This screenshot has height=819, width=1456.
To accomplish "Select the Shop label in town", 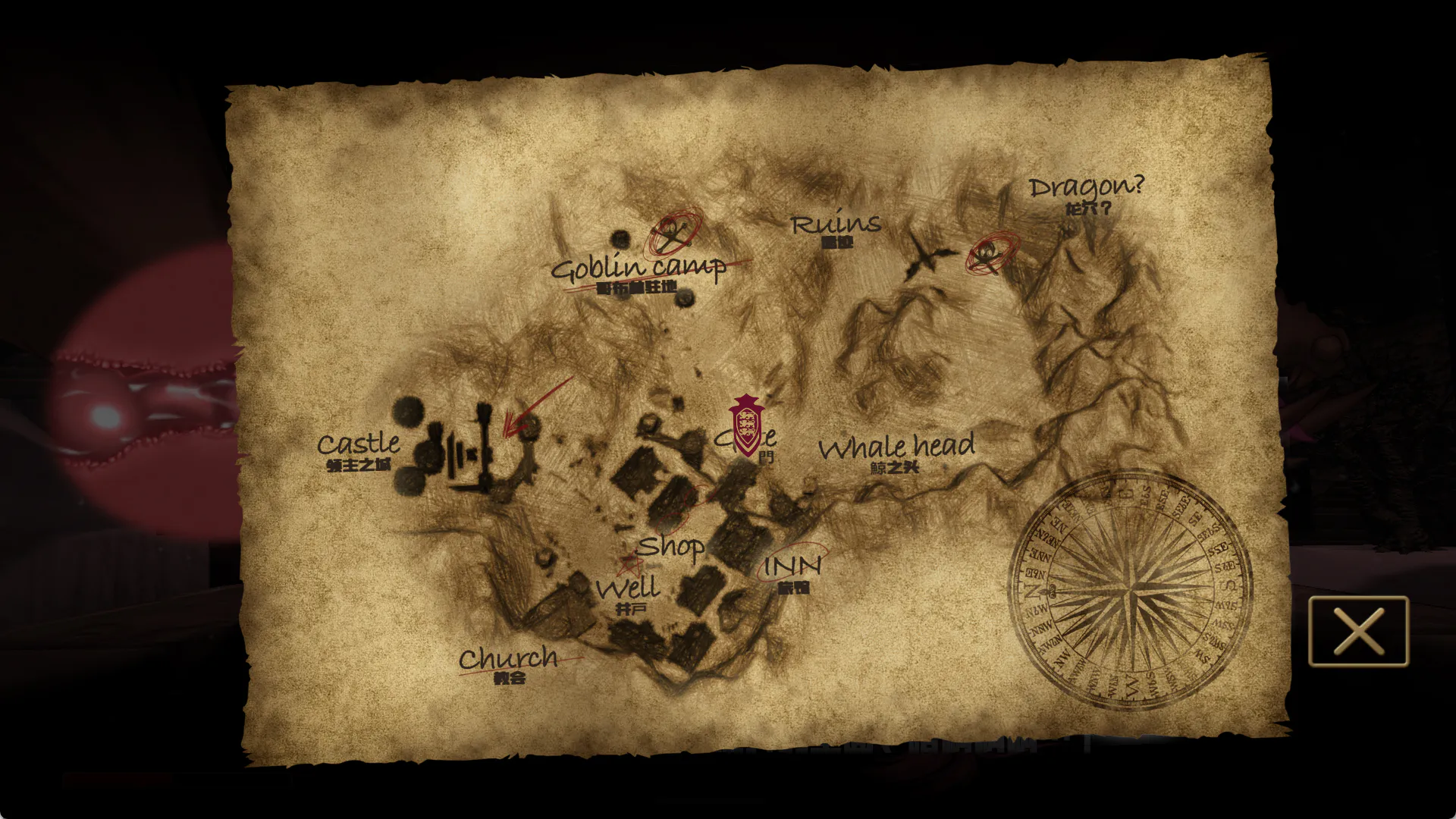I will [x=670, y=545].
